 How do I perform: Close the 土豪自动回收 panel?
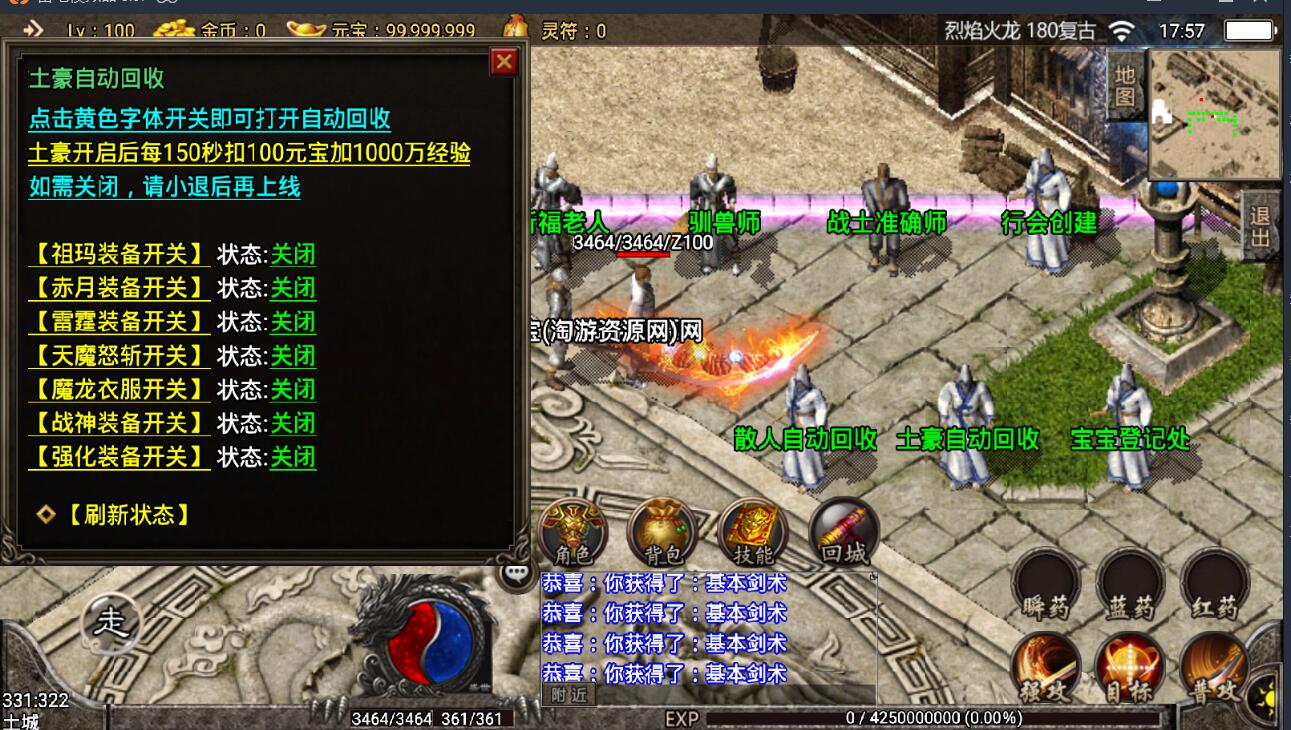(503, 63)
